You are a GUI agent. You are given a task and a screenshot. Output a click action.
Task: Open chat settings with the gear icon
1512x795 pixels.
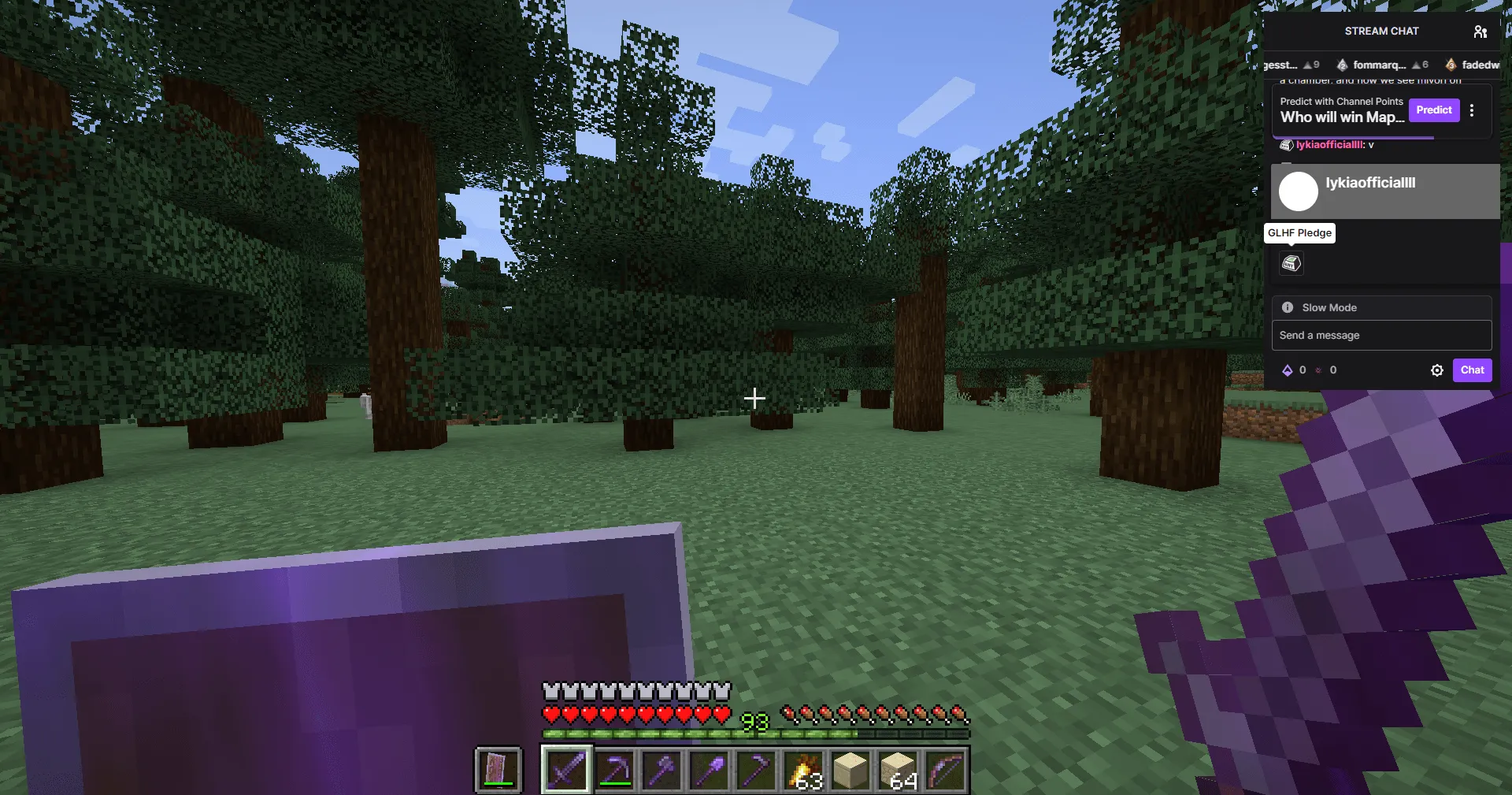pyautogui.click(x=1437, y=370)
